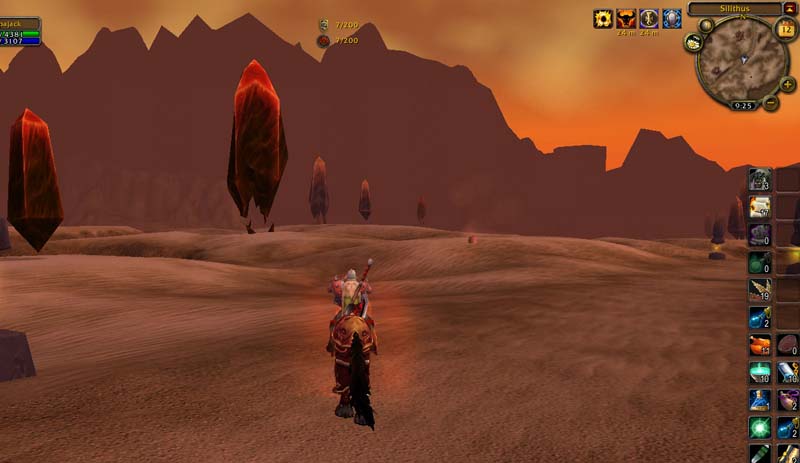Select the player unit frame
Image resolution: width=800 pixels, height=463 pixels.
tap(21, 32)
